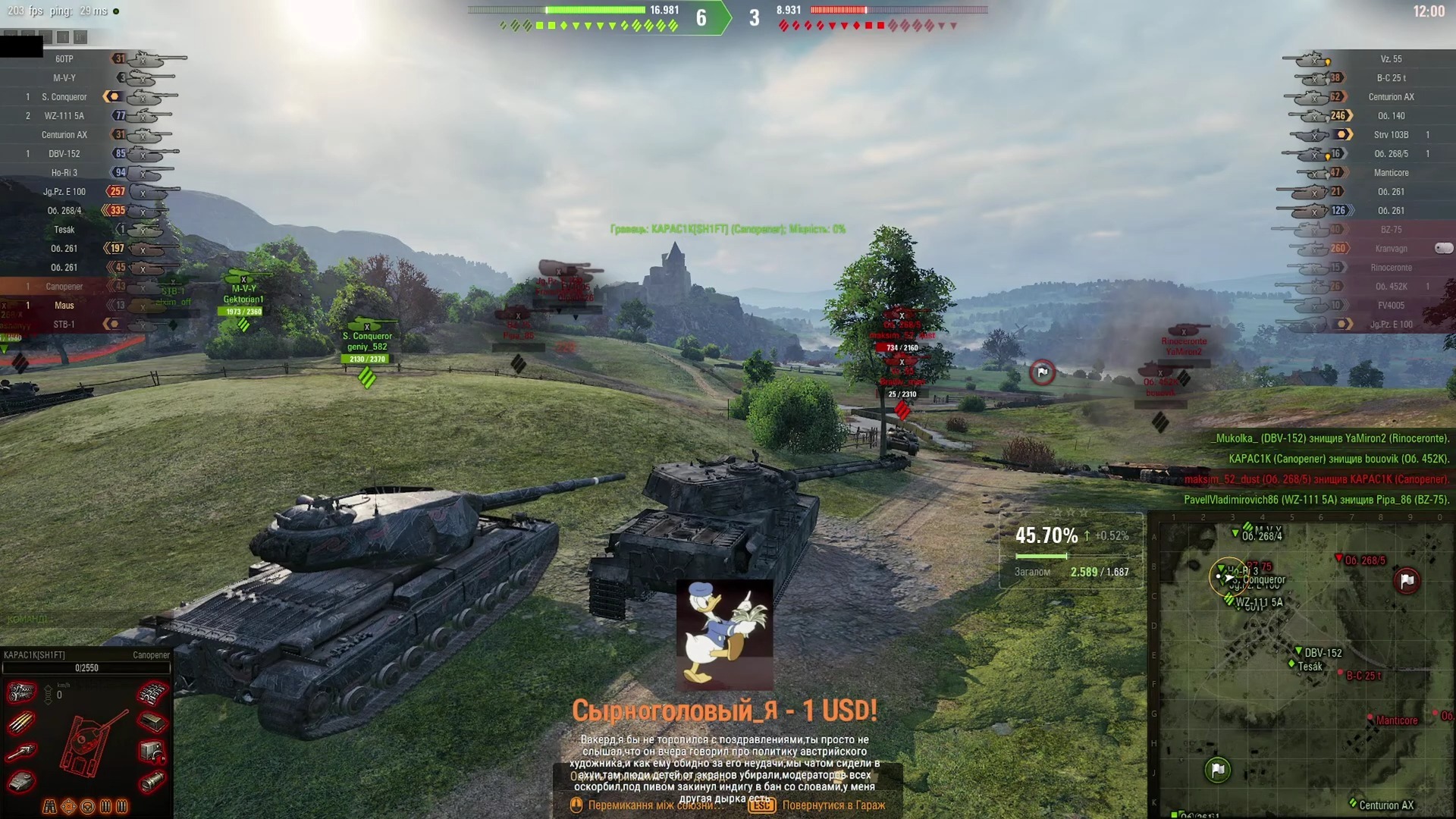
Task: Click the Manticore entry in the enemy team list
Action: coord(1391,173)
